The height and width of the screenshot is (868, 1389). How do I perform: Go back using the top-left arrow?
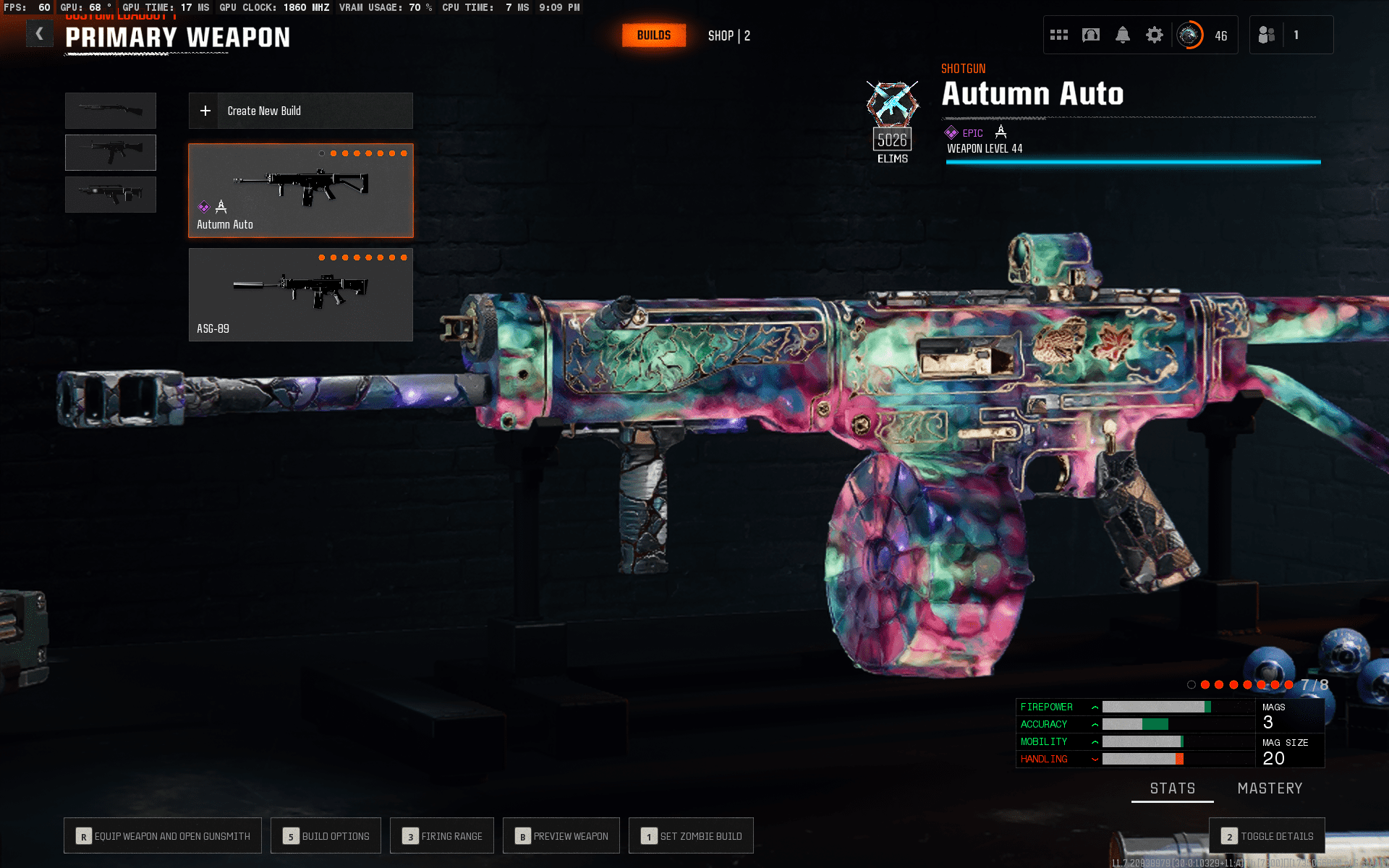pyautogui.click(x=40, y=34)
